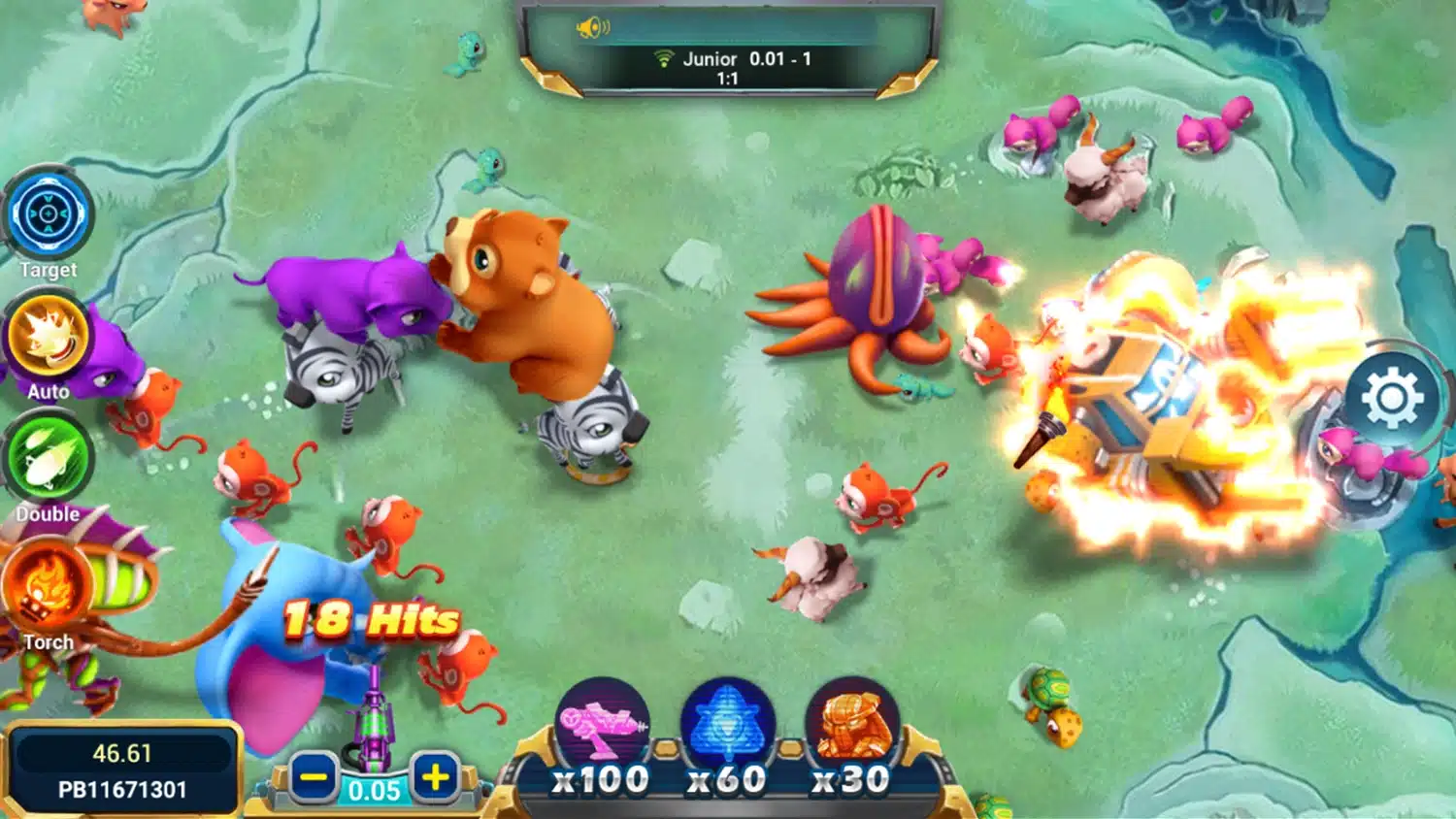Decrease bet with the minus button

[x=313, y=777]
